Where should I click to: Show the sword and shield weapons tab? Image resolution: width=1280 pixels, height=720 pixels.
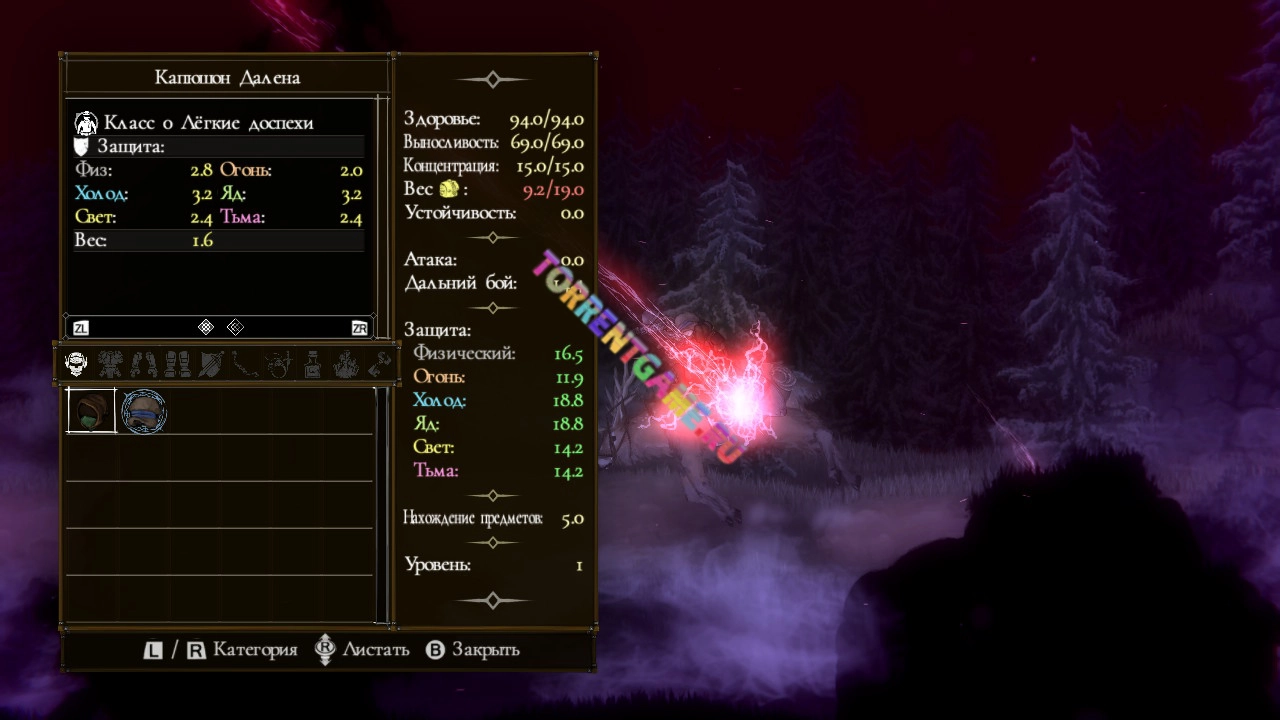(x=211, y=364)
